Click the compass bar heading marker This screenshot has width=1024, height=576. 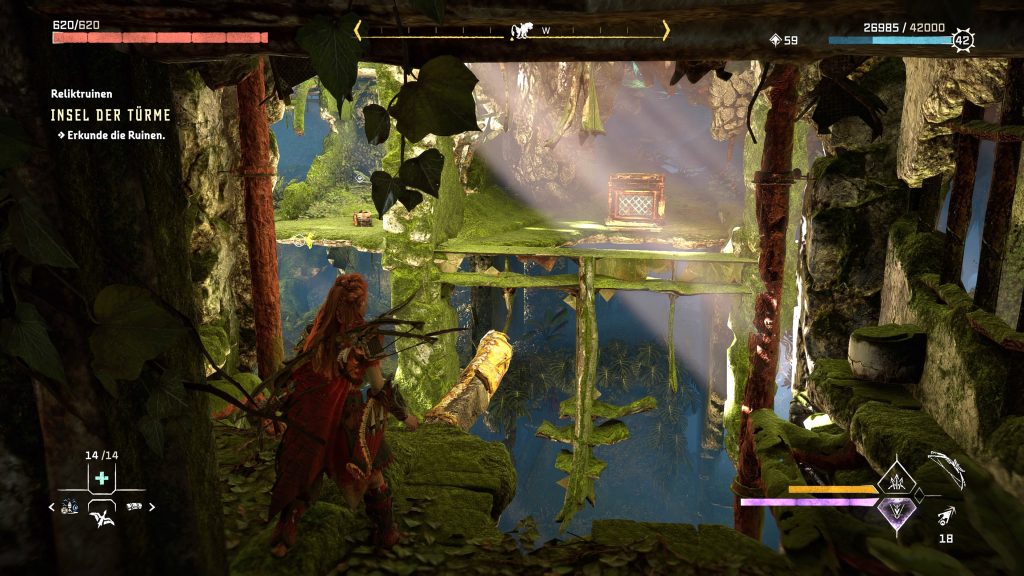[x=520, y=31]
